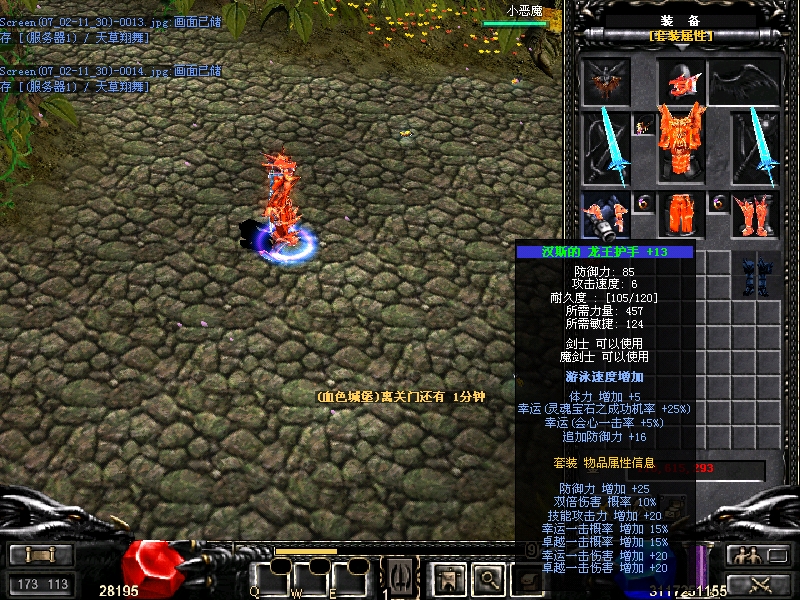800x600 pixels.
Task: Click the active skill icon
Action: pos(400,577)
